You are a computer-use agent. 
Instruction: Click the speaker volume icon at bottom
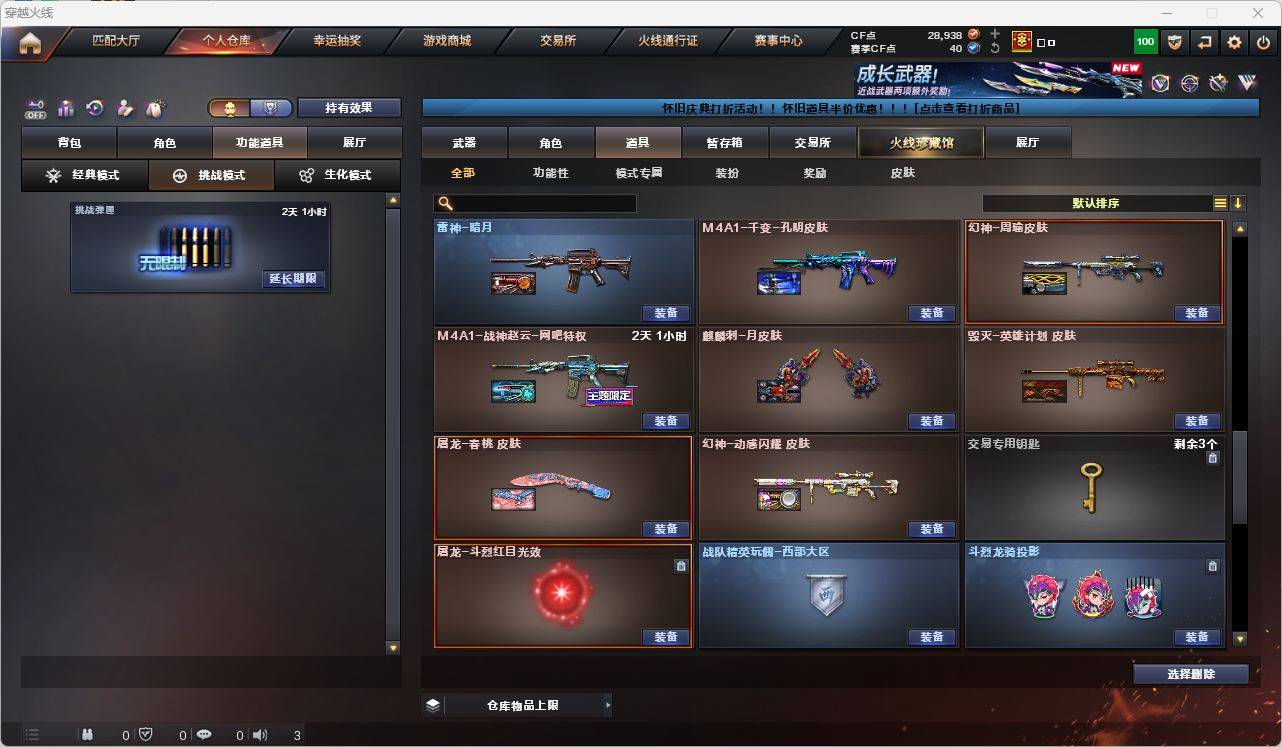[259, 735]
